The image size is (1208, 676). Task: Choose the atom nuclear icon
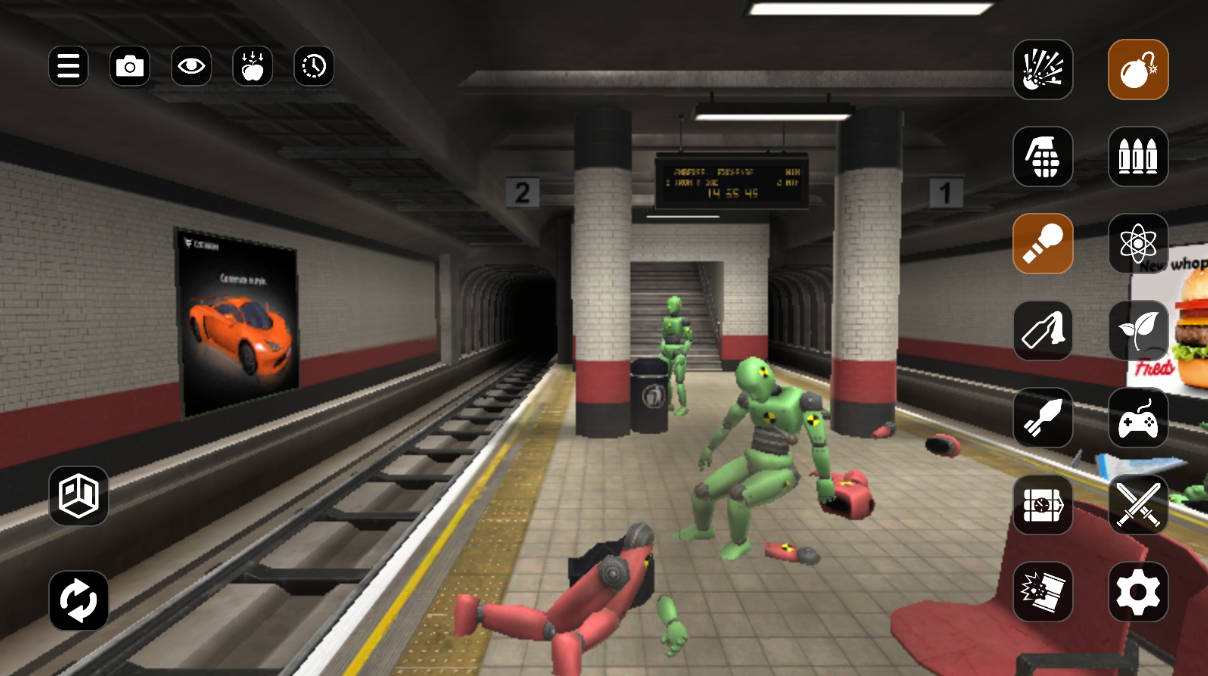[1138, 243]
